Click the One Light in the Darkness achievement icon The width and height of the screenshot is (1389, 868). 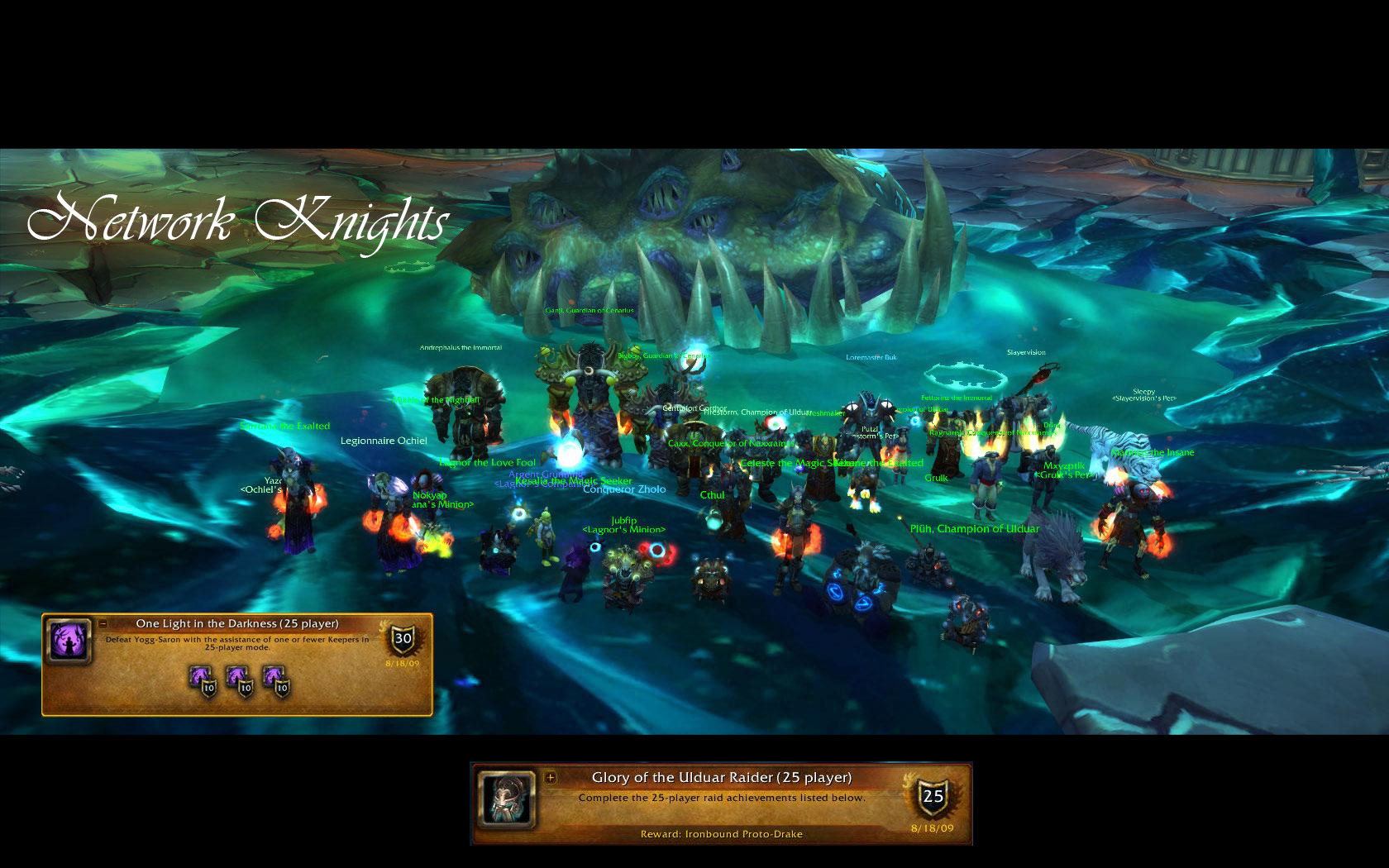pos(69,641)
